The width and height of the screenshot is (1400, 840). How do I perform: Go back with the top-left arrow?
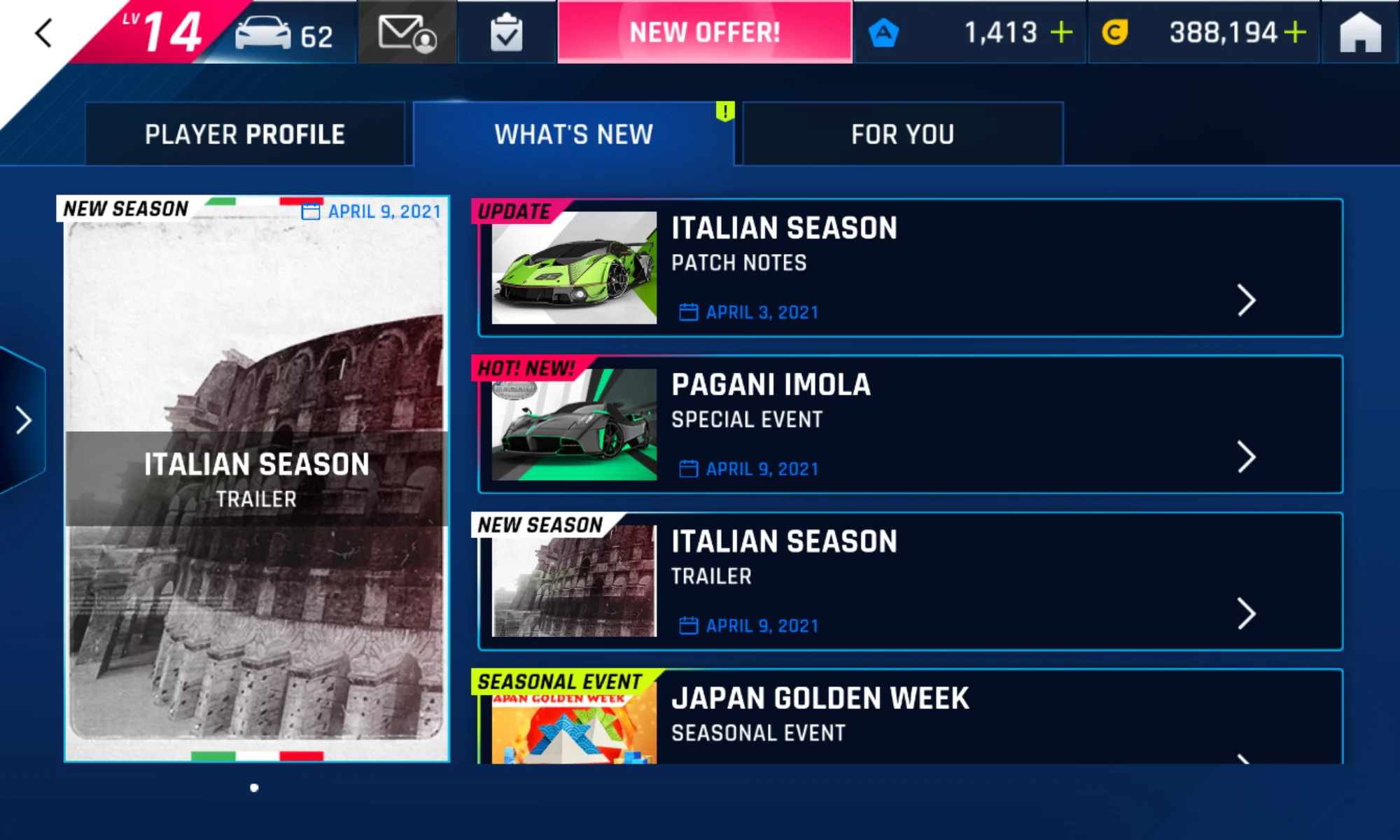pyautogui.click(x=44, y=33)
